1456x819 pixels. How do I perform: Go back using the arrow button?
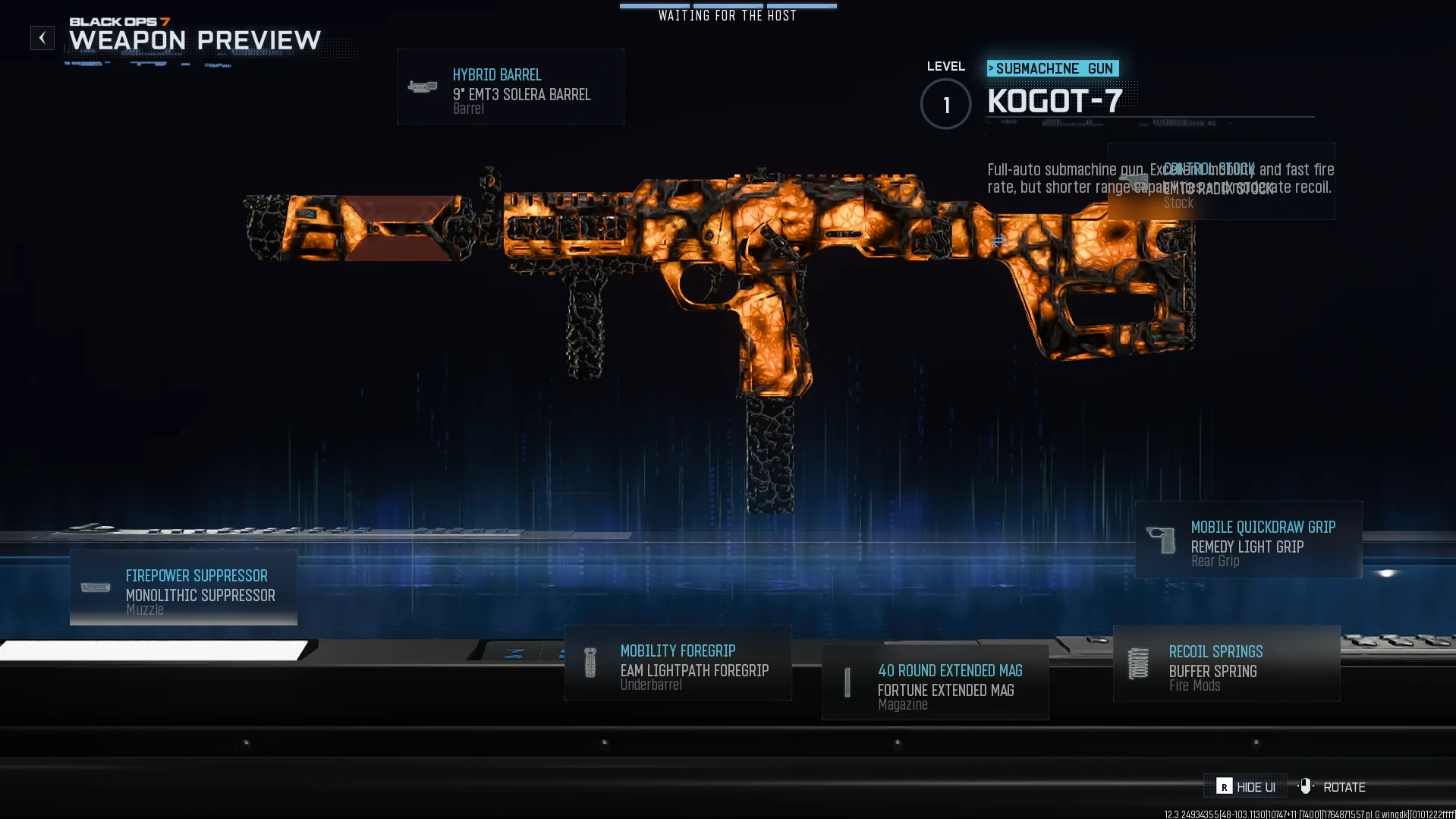(x=42, y=38)
